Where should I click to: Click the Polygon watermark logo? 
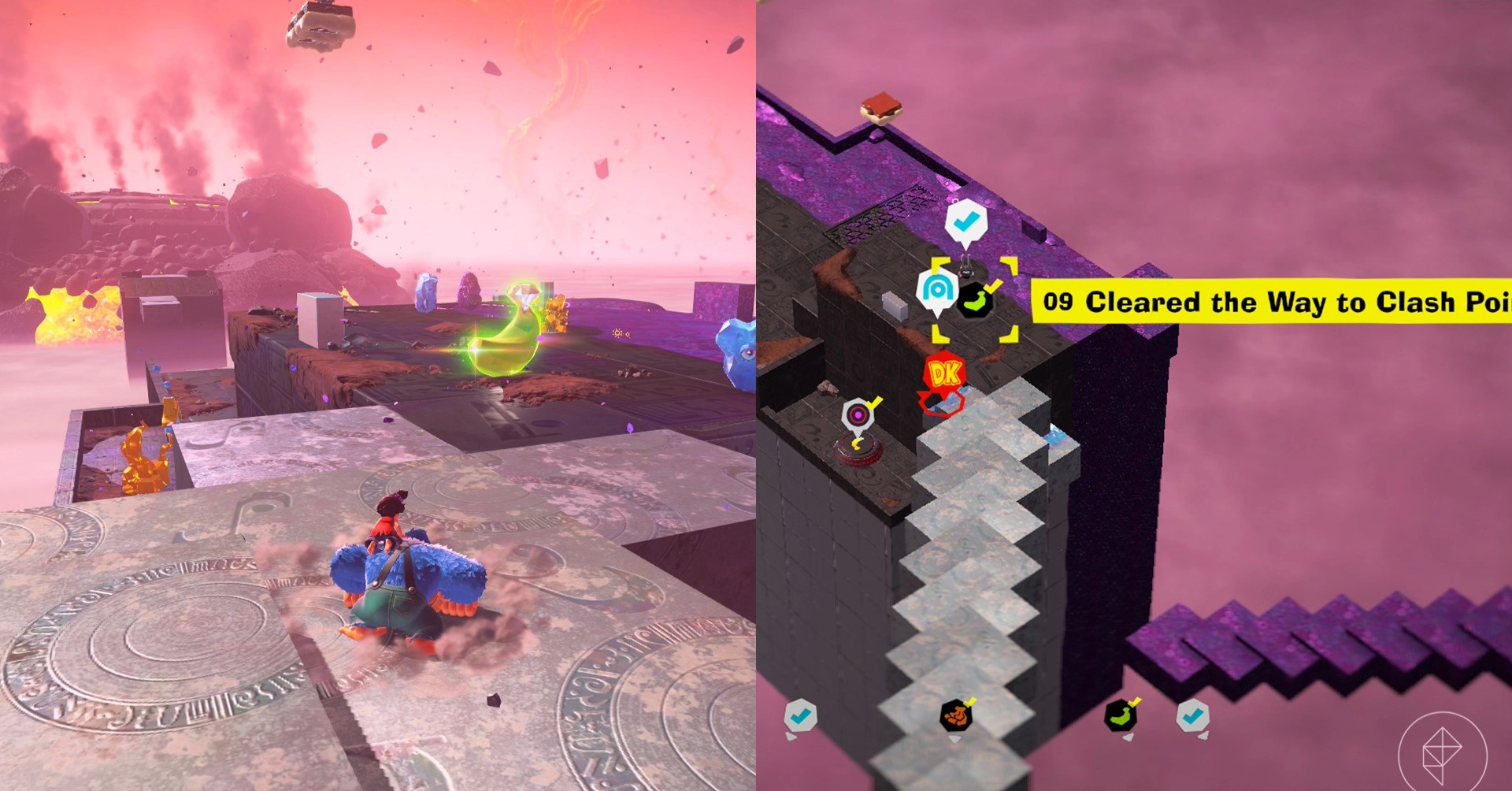1442,752
